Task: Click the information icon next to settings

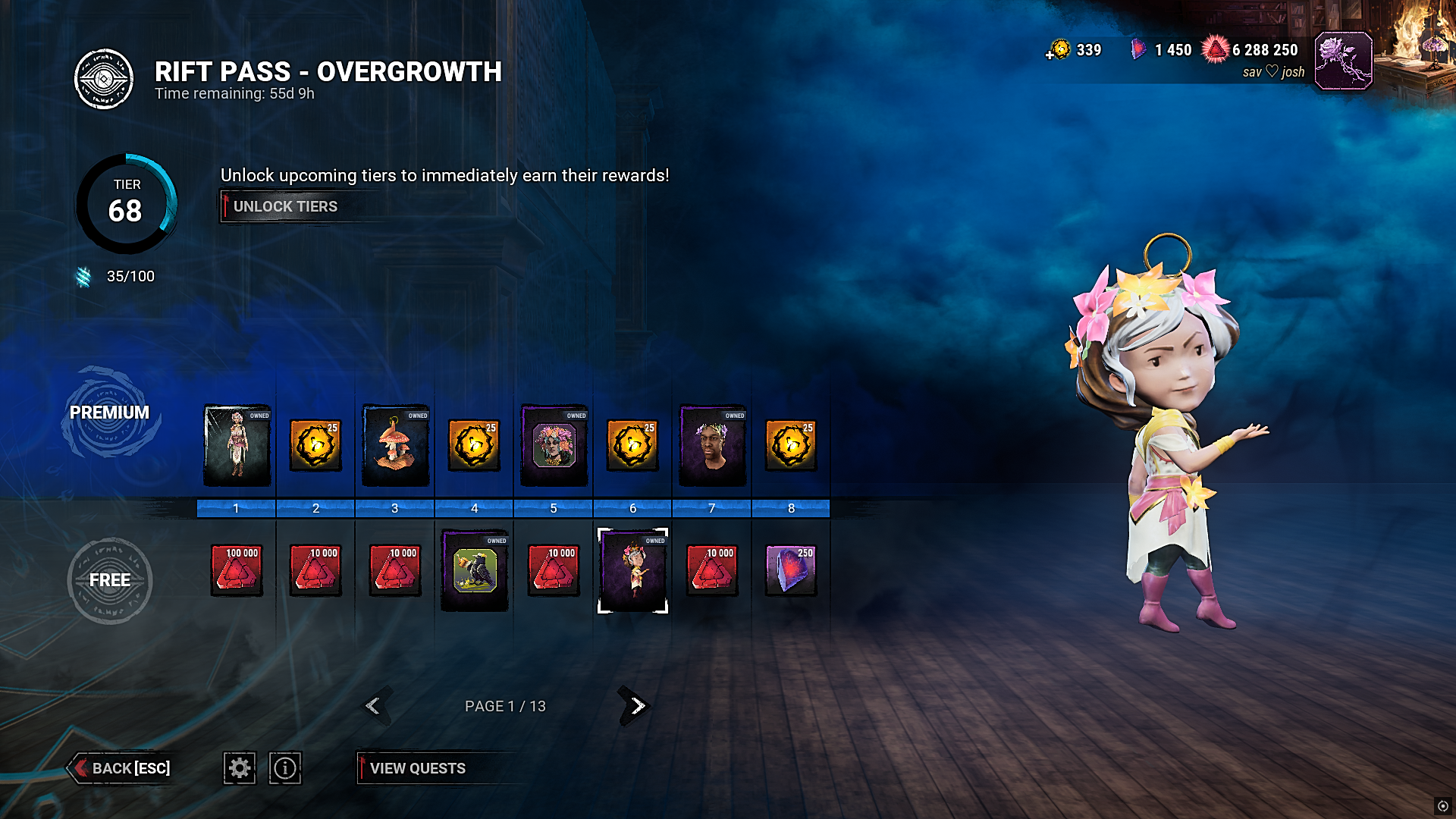Action: click(285, 768)
